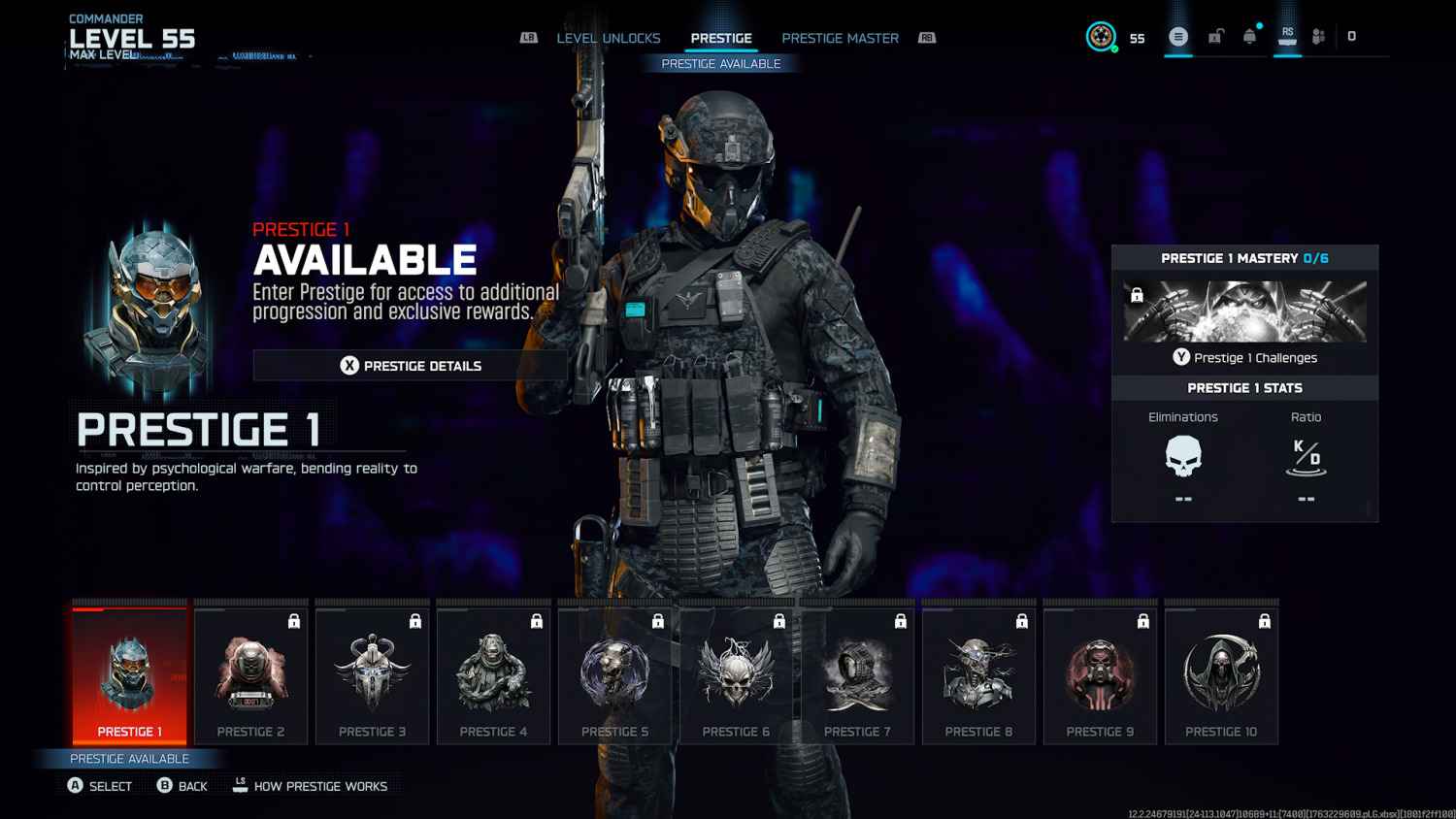Select the Prestige 5 emblem tile
1456x819 pixels.
point(614,676)
